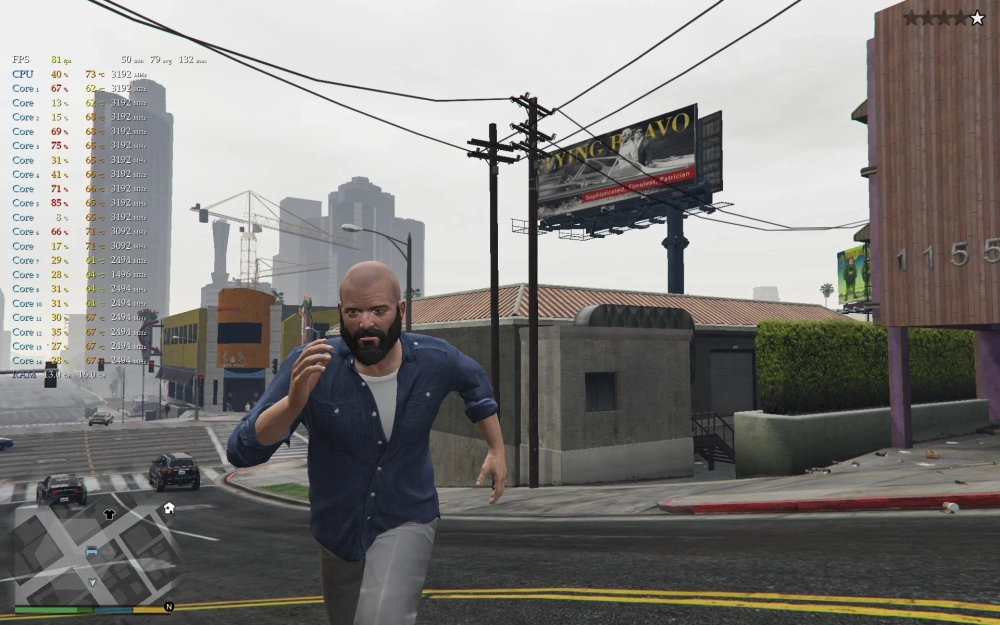Click the clothing store shirt marker on minimap
The width and height of the screenshot is (1000, 625).
coord(109,514)
